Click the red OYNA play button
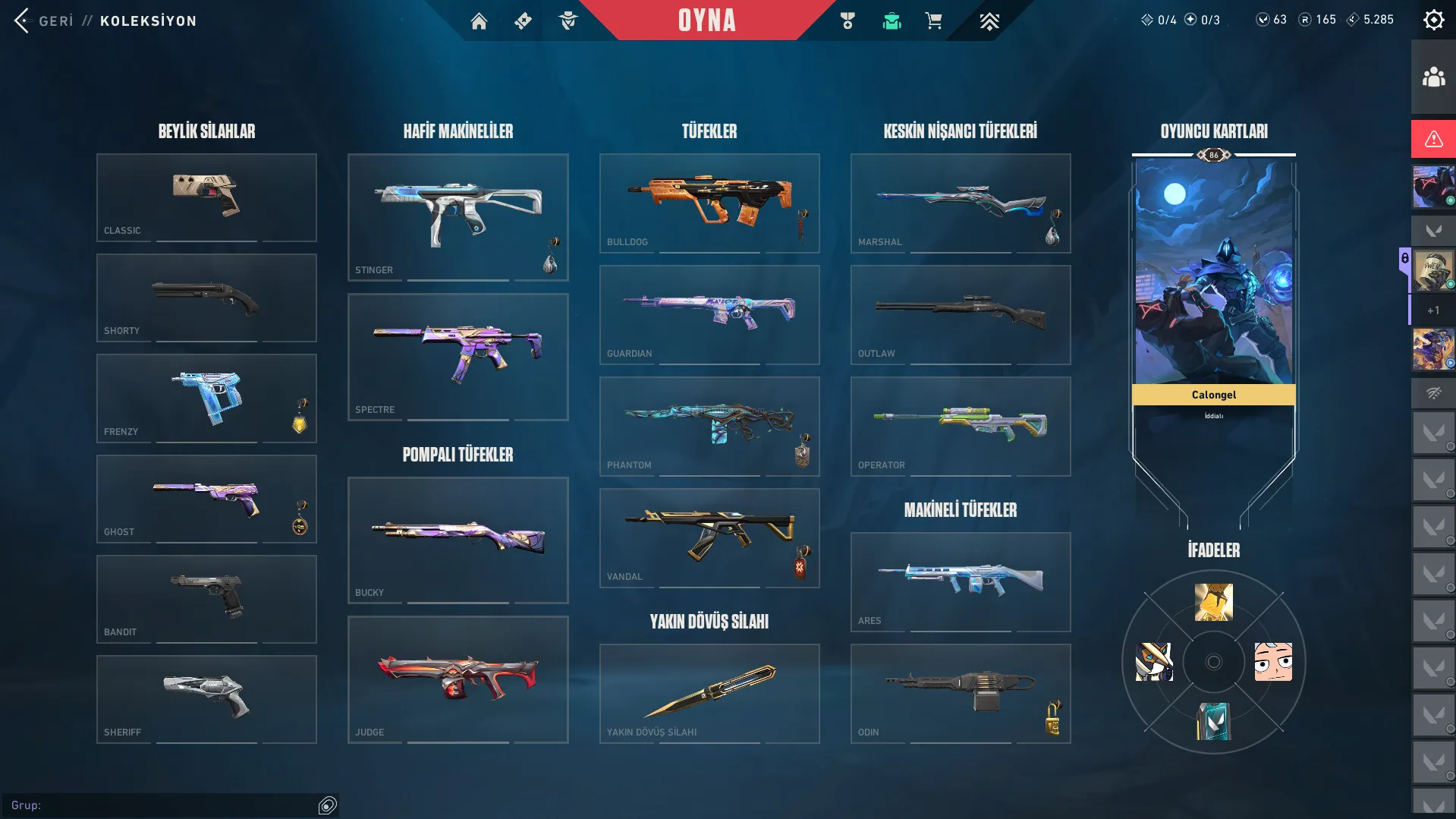Image resolution: width=1456 pixels, height=819 pixels. point(706,20)
